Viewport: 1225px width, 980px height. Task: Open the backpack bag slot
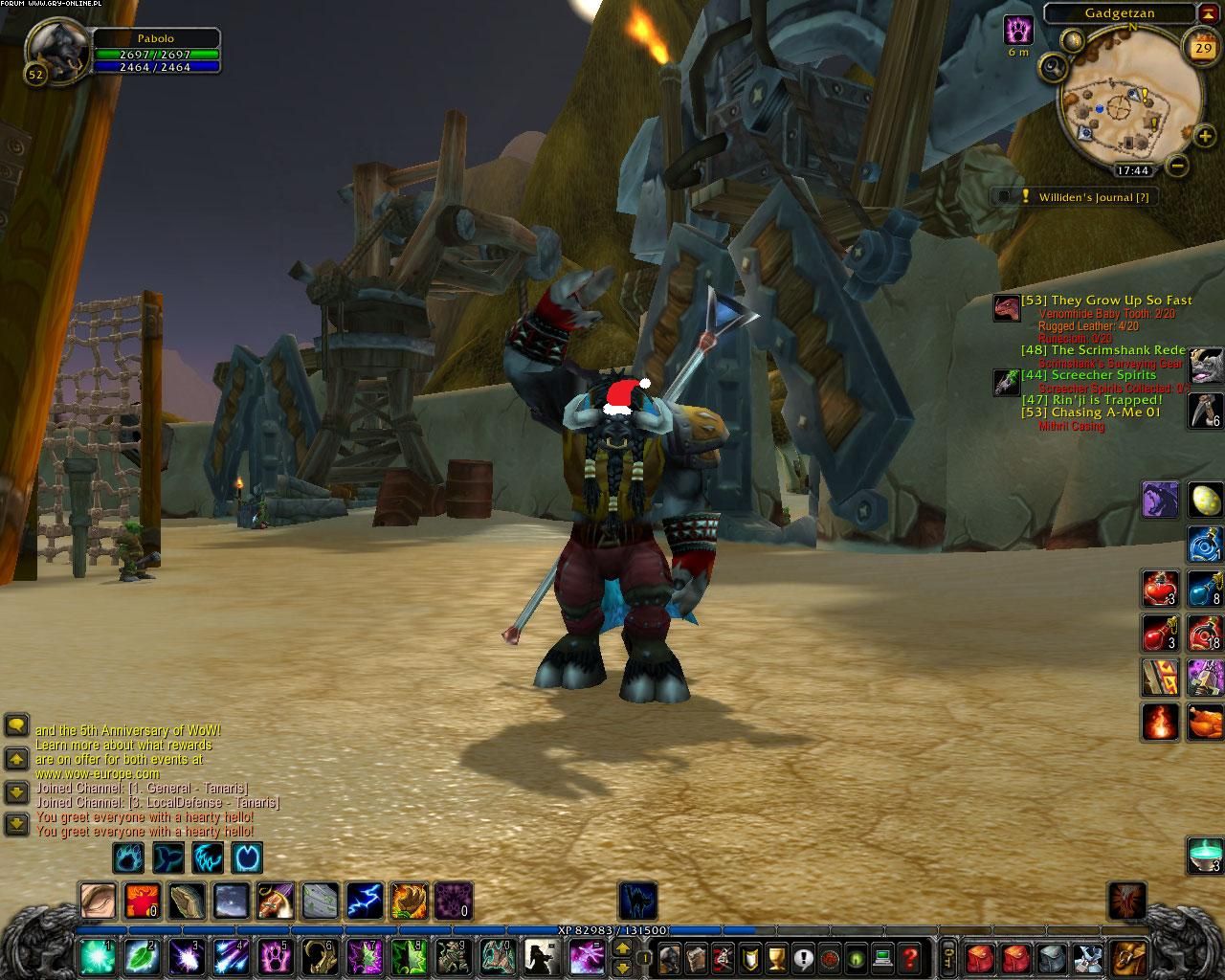click(x=1127, y=955)
